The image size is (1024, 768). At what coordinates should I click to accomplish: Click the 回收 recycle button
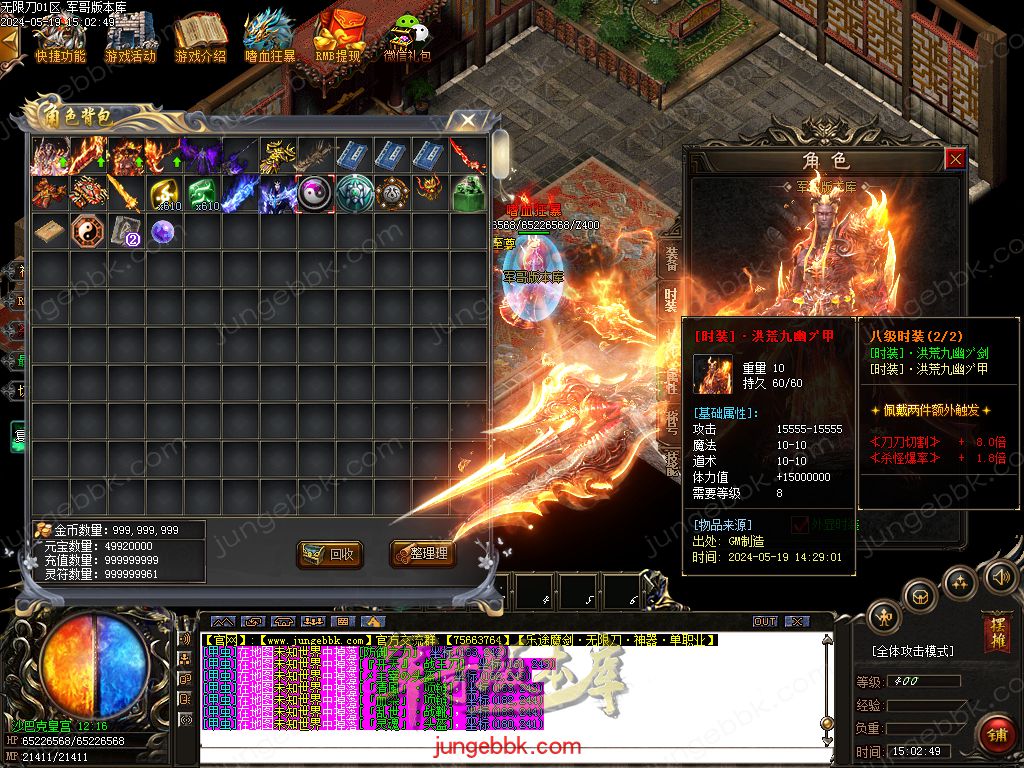[329, 553]
